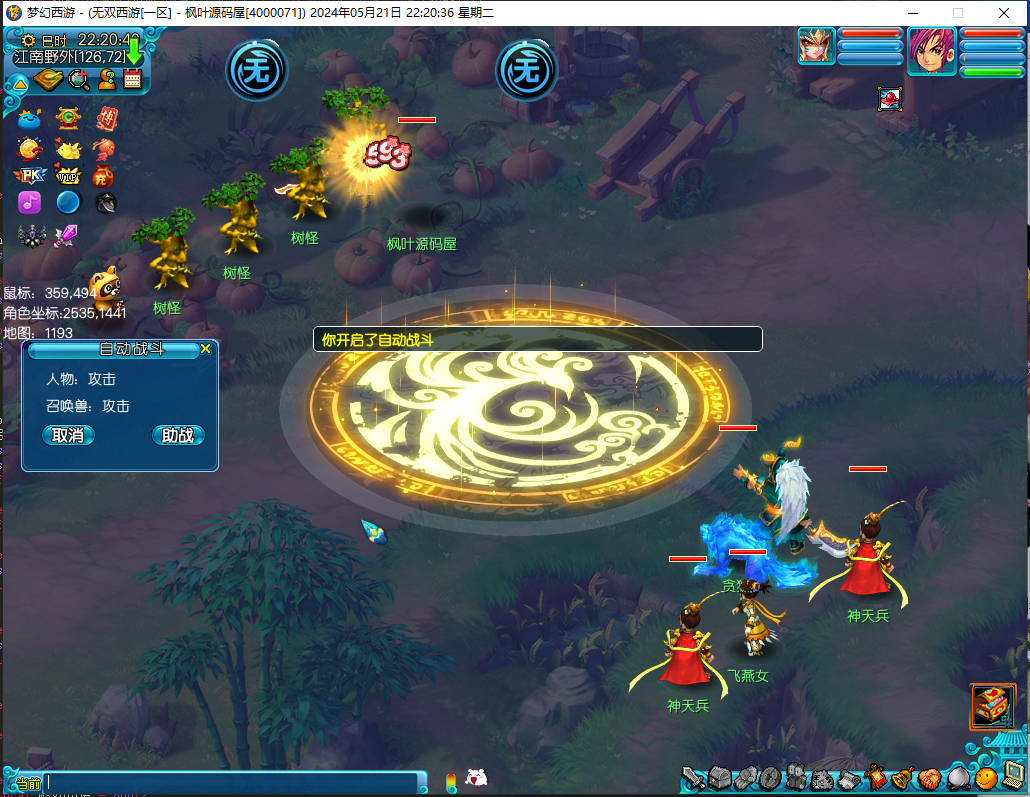Select the golden-helmet pet portrait

tap(816, 46)
